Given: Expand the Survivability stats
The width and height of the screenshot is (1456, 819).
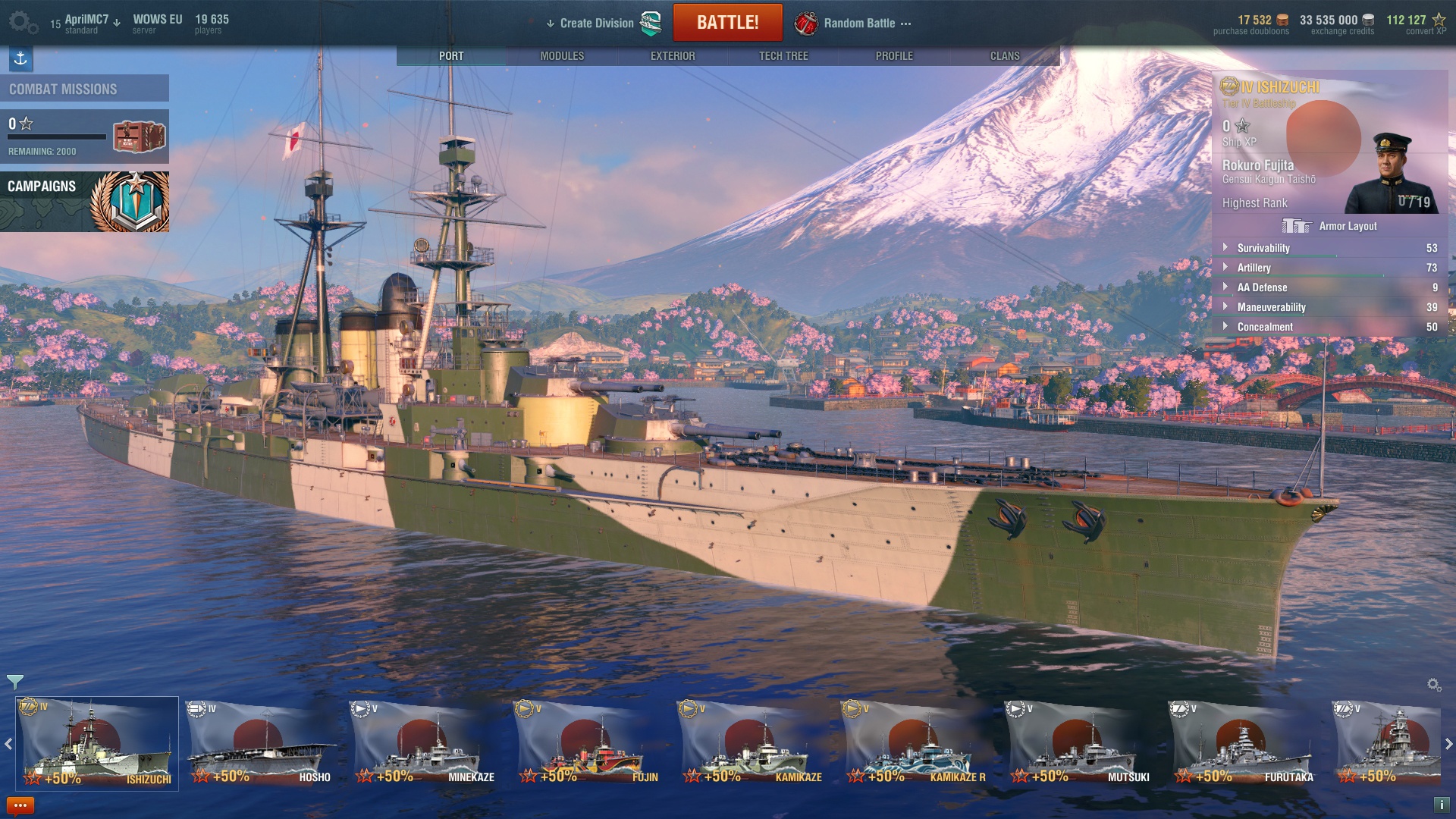Looking at the screenshot, I should (1263, 248).
